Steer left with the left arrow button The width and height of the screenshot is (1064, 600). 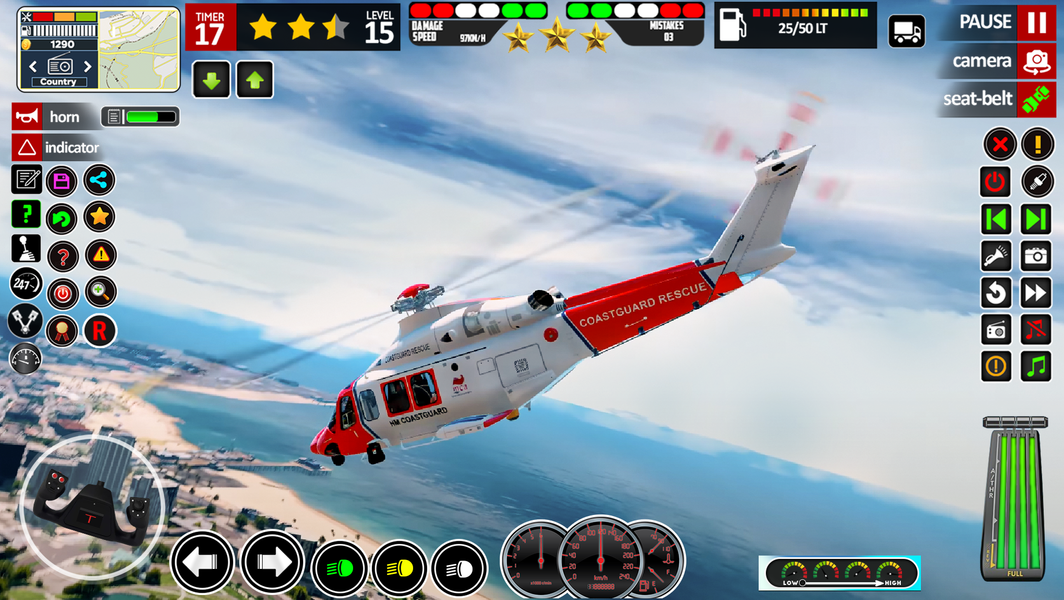(202, 563)
